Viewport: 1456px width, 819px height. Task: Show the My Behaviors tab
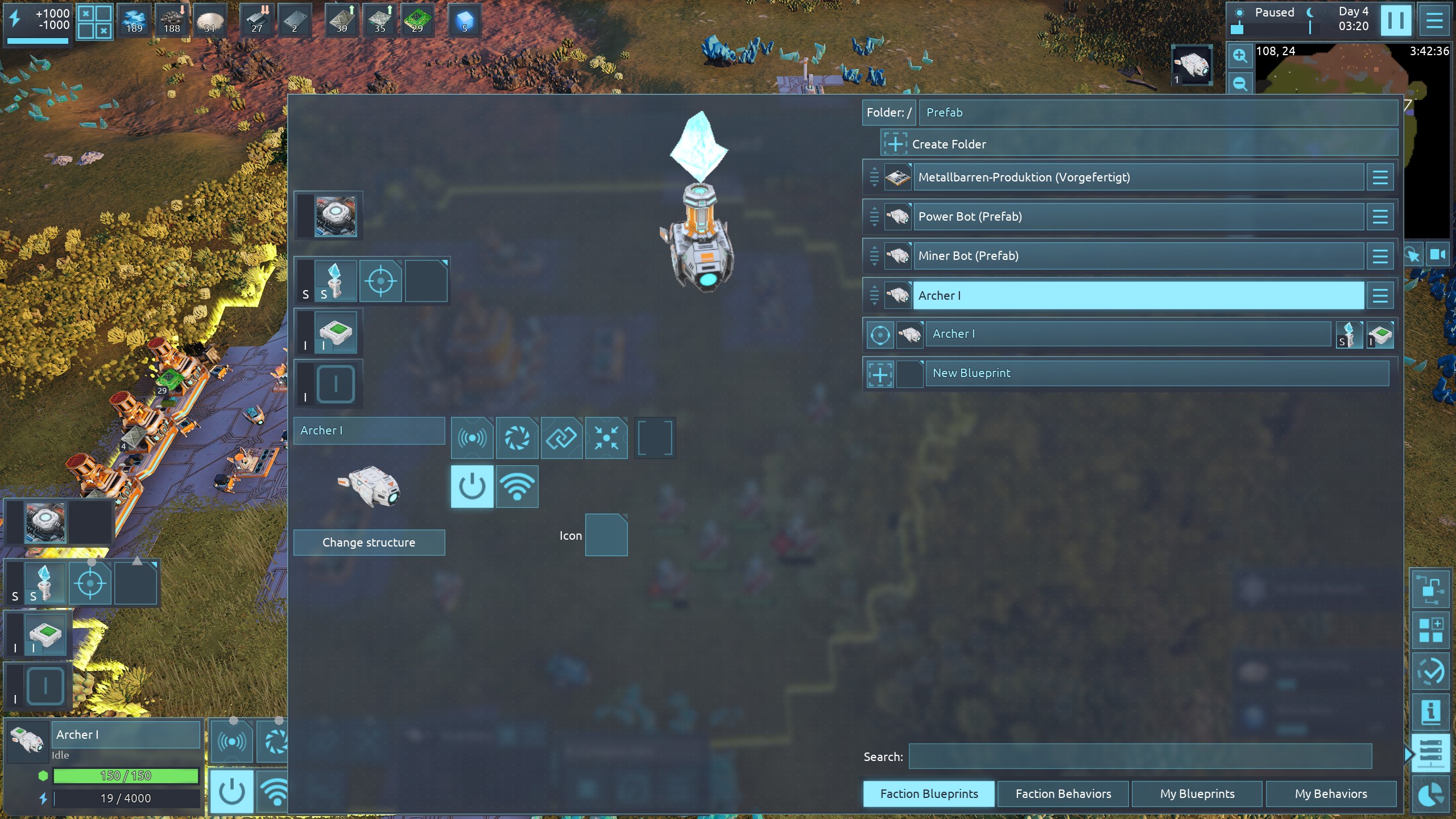tap(1330, 793)
